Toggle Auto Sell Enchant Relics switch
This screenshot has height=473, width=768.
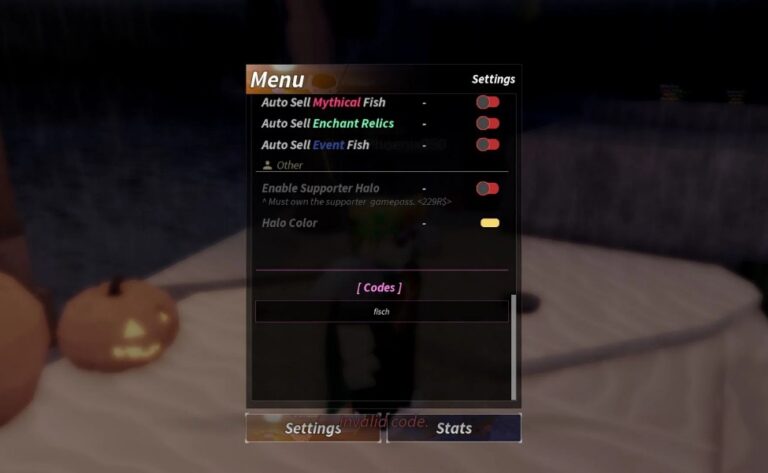coord(487,123)
